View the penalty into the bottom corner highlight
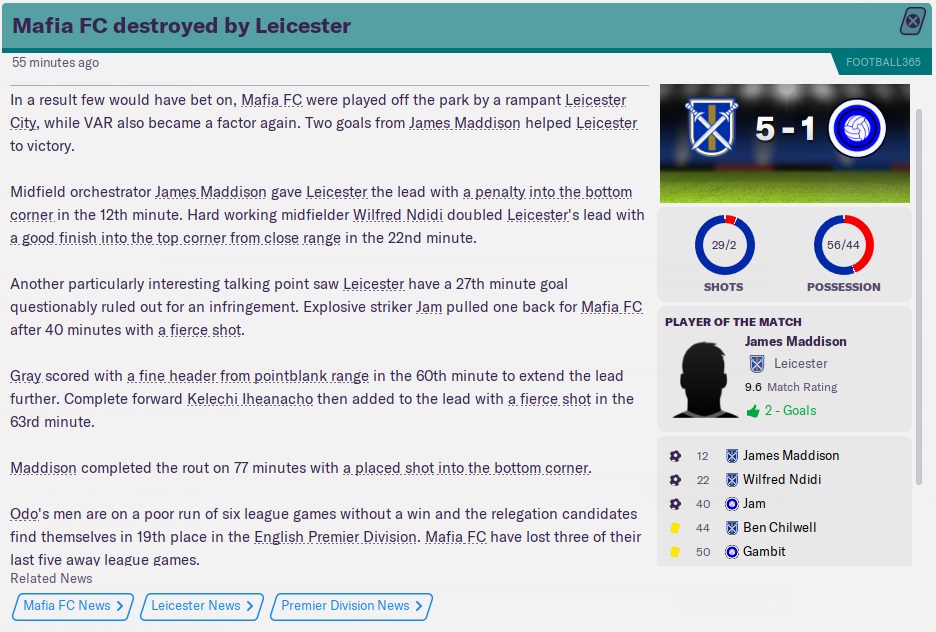Screen dimensions: 936x632 (x=539, y=192)
